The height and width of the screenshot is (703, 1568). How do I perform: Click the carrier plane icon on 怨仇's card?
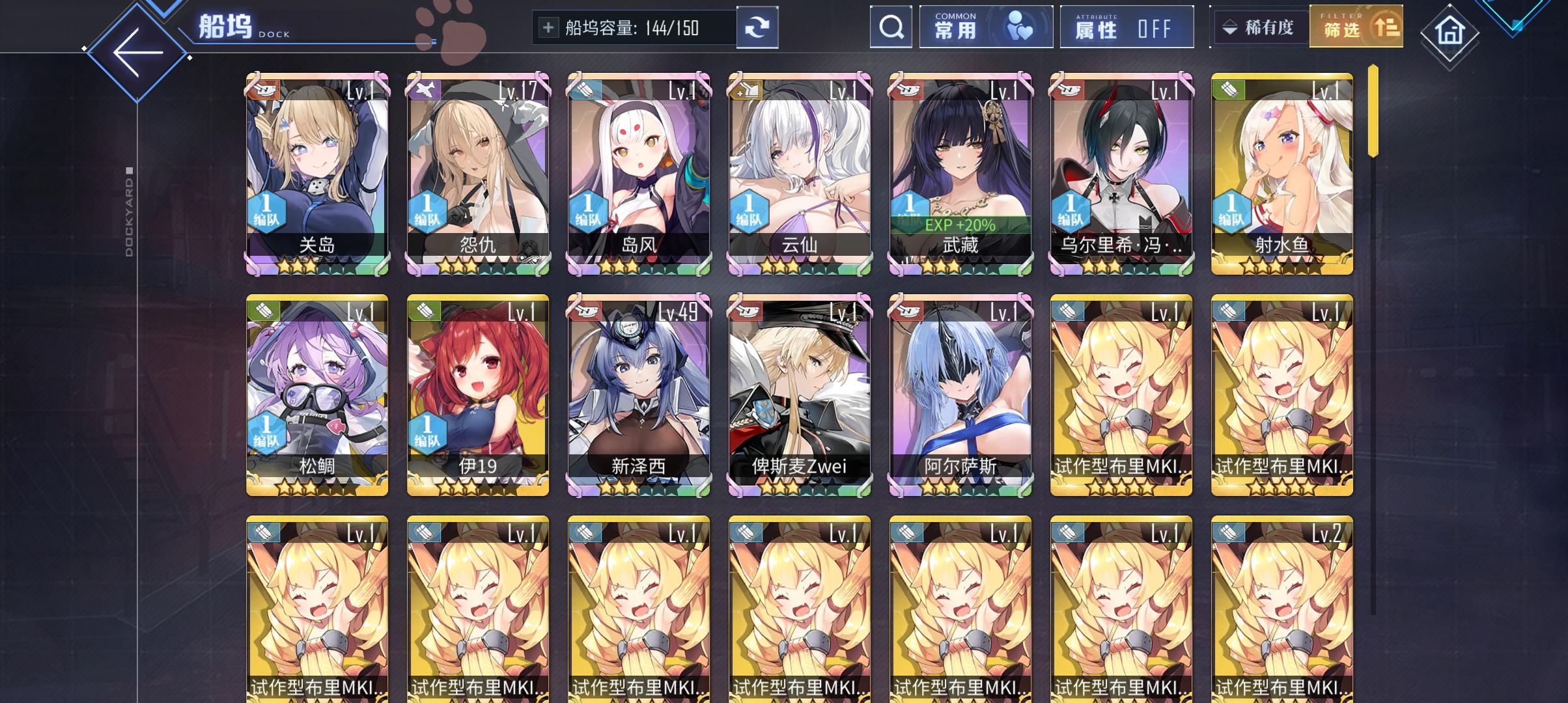(x=425, y=90)
